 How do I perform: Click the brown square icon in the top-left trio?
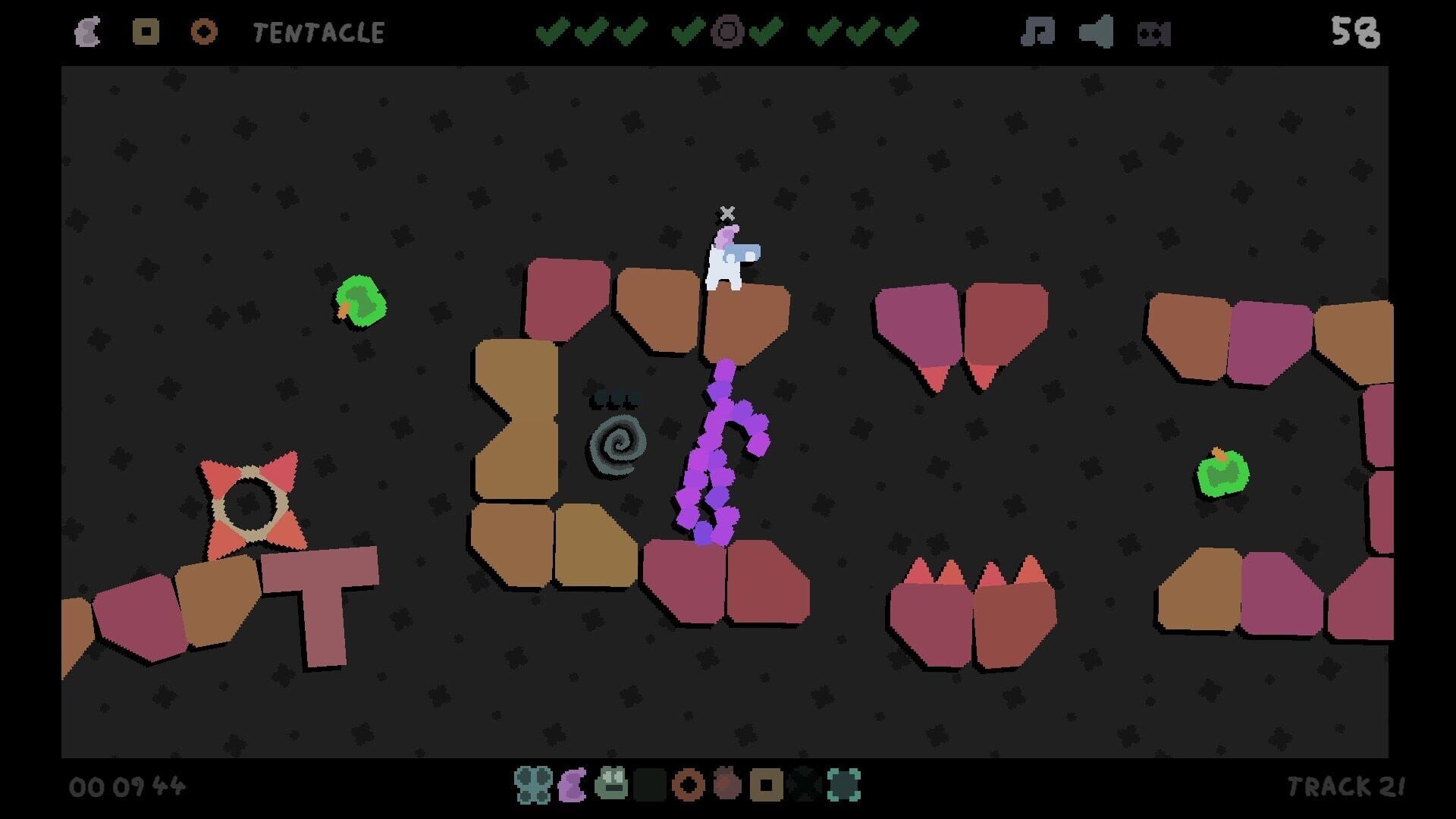(x=146, y=32)
